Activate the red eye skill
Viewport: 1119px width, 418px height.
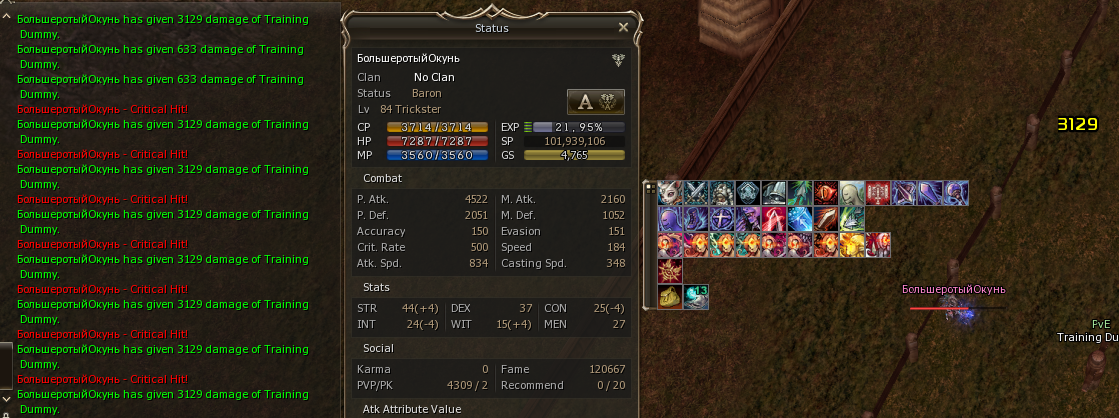pos(826,193)
